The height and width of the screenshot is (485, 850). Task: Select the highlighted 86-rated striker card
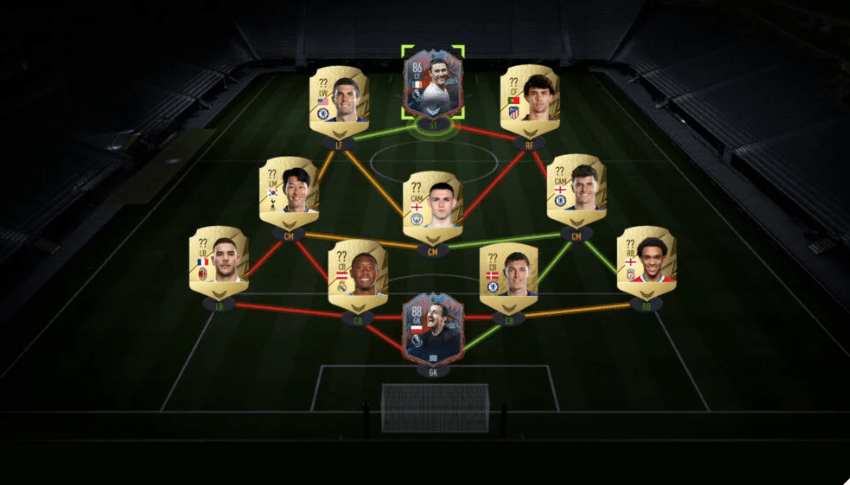[x=433, y=85]
